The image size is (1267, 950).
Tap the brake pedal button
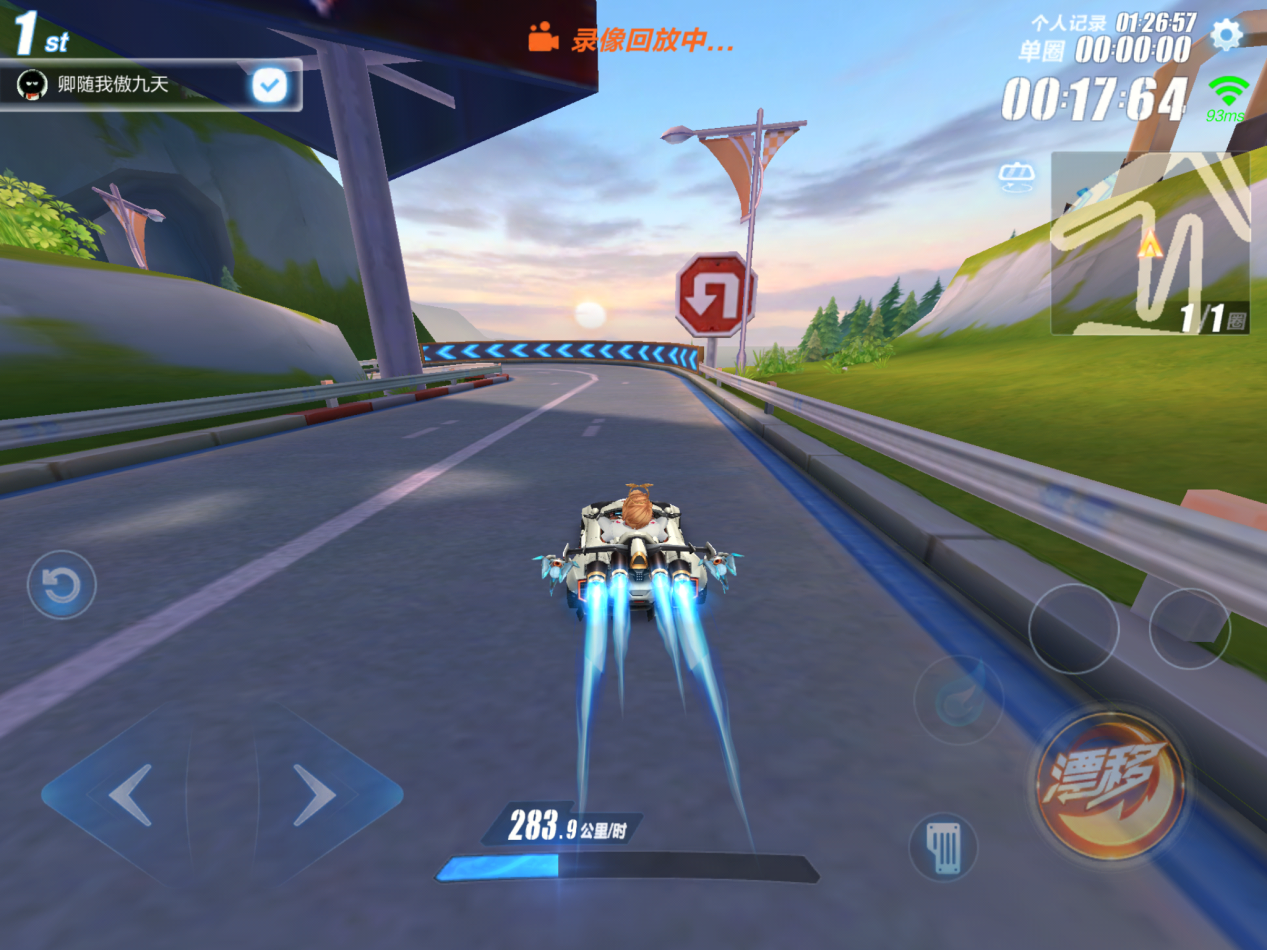click(943, 847)
